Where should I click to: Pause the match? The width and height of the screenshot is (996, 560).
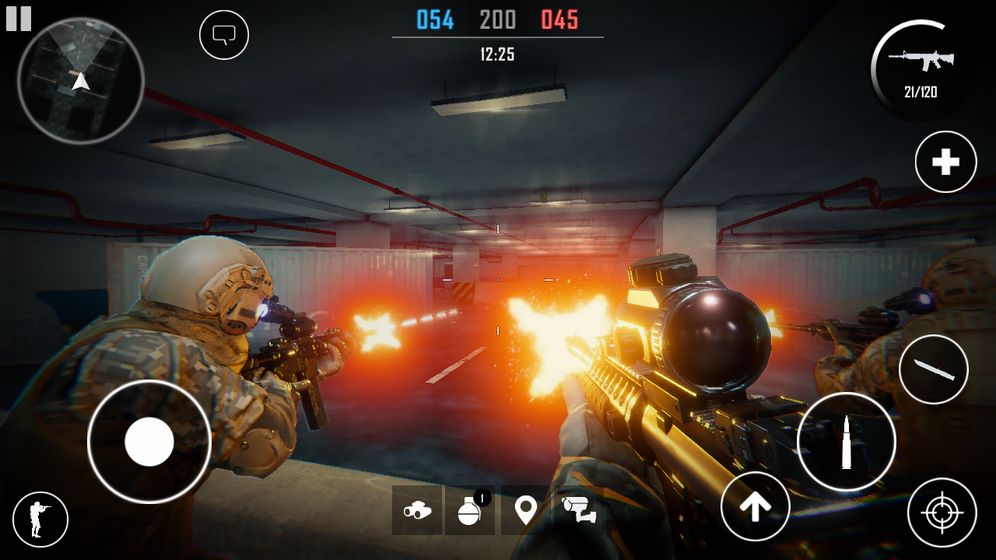(x=18, y=18)
